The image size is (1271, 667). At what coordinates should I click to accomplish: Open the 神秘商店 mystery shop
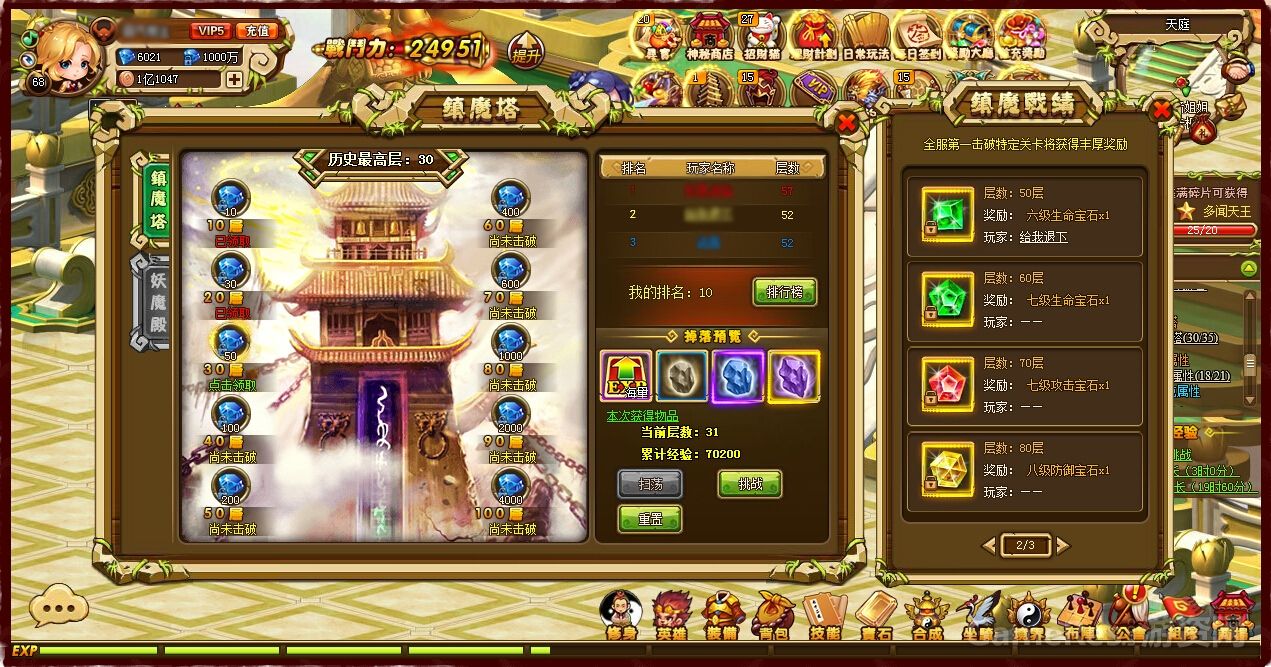(x=709, y=37)
